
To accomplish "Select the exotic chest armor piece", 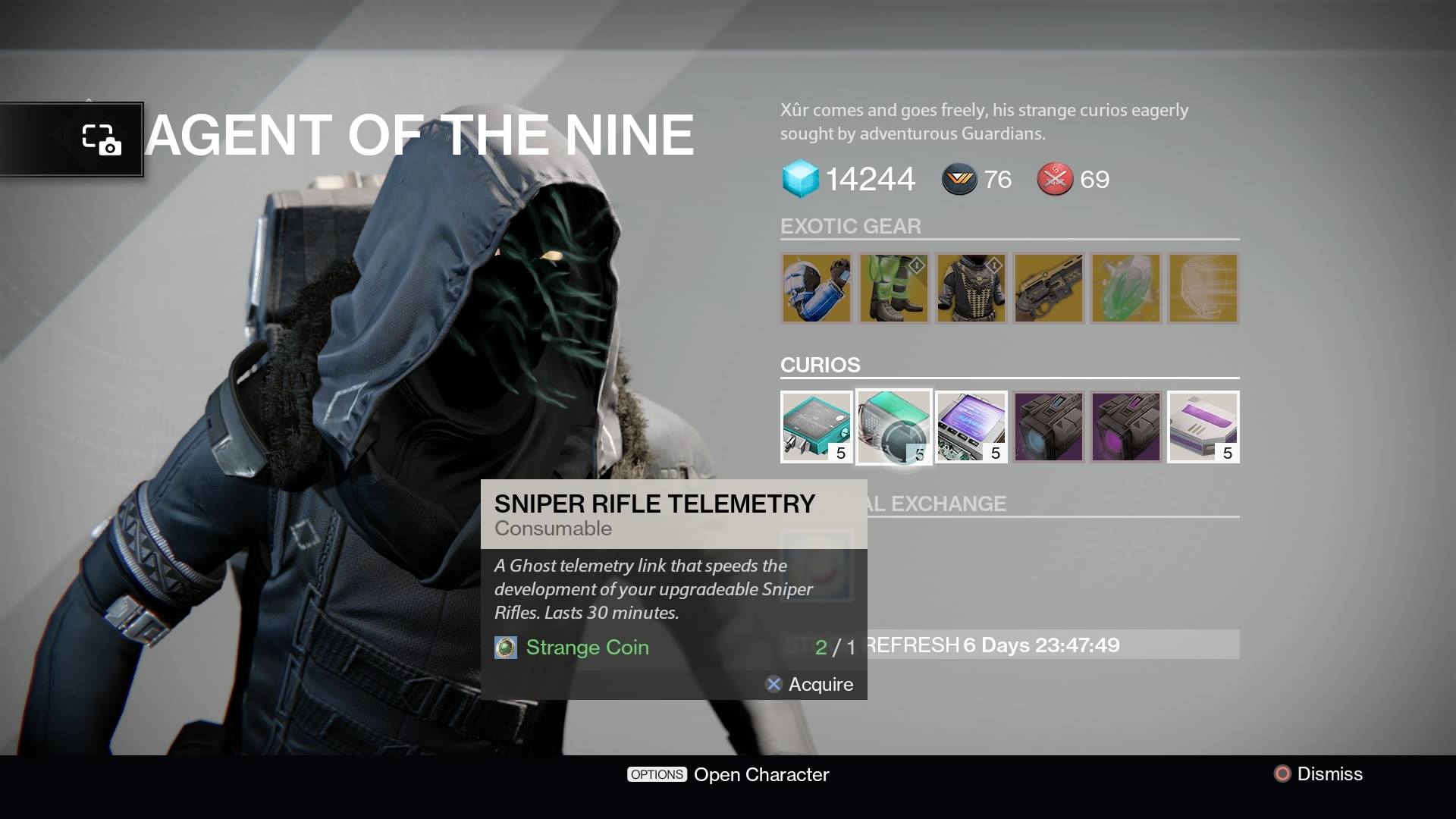I will (x=971, y=288).
